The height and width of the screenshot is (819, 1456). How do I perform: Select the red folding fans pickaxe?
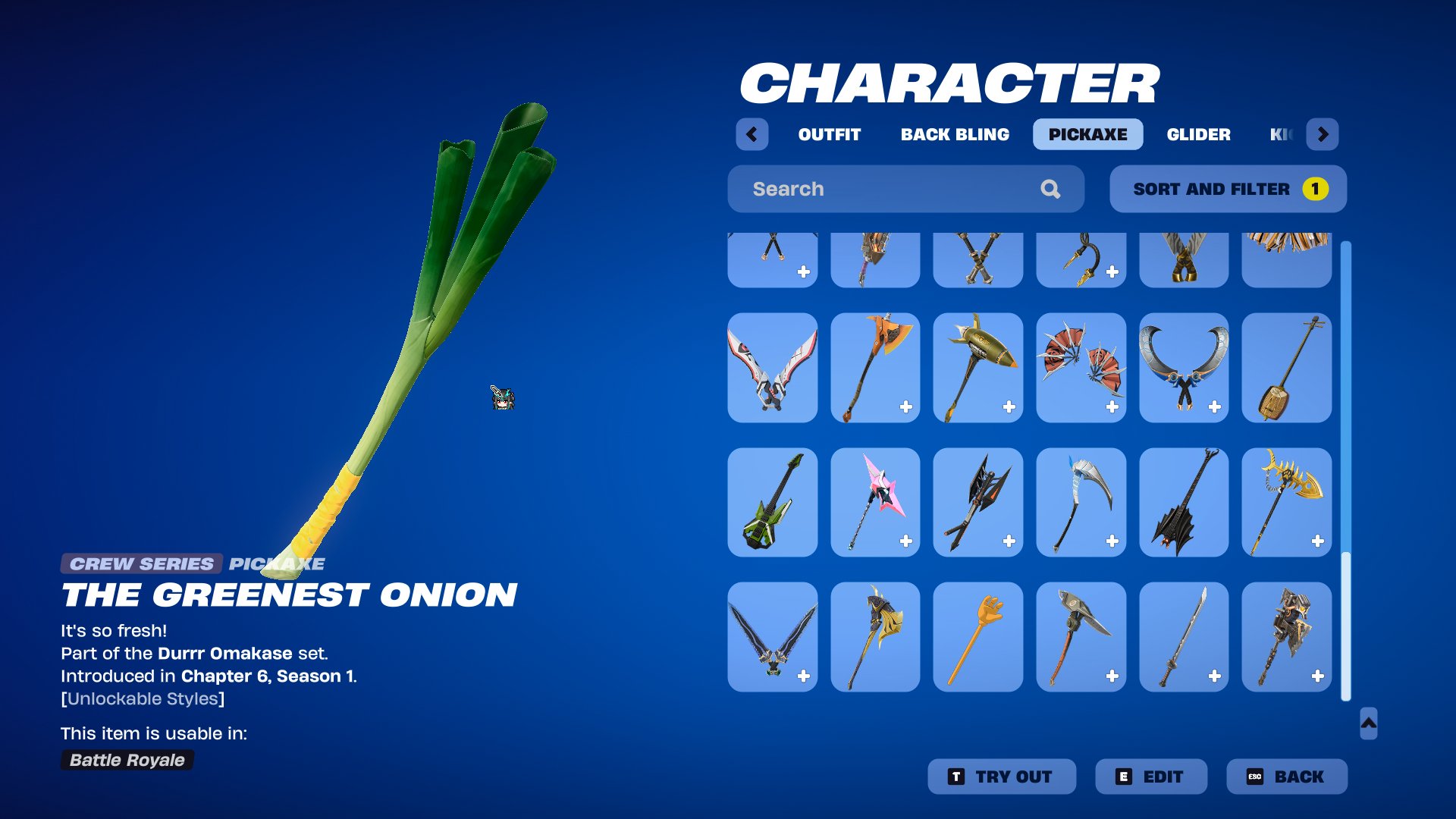1081,368
